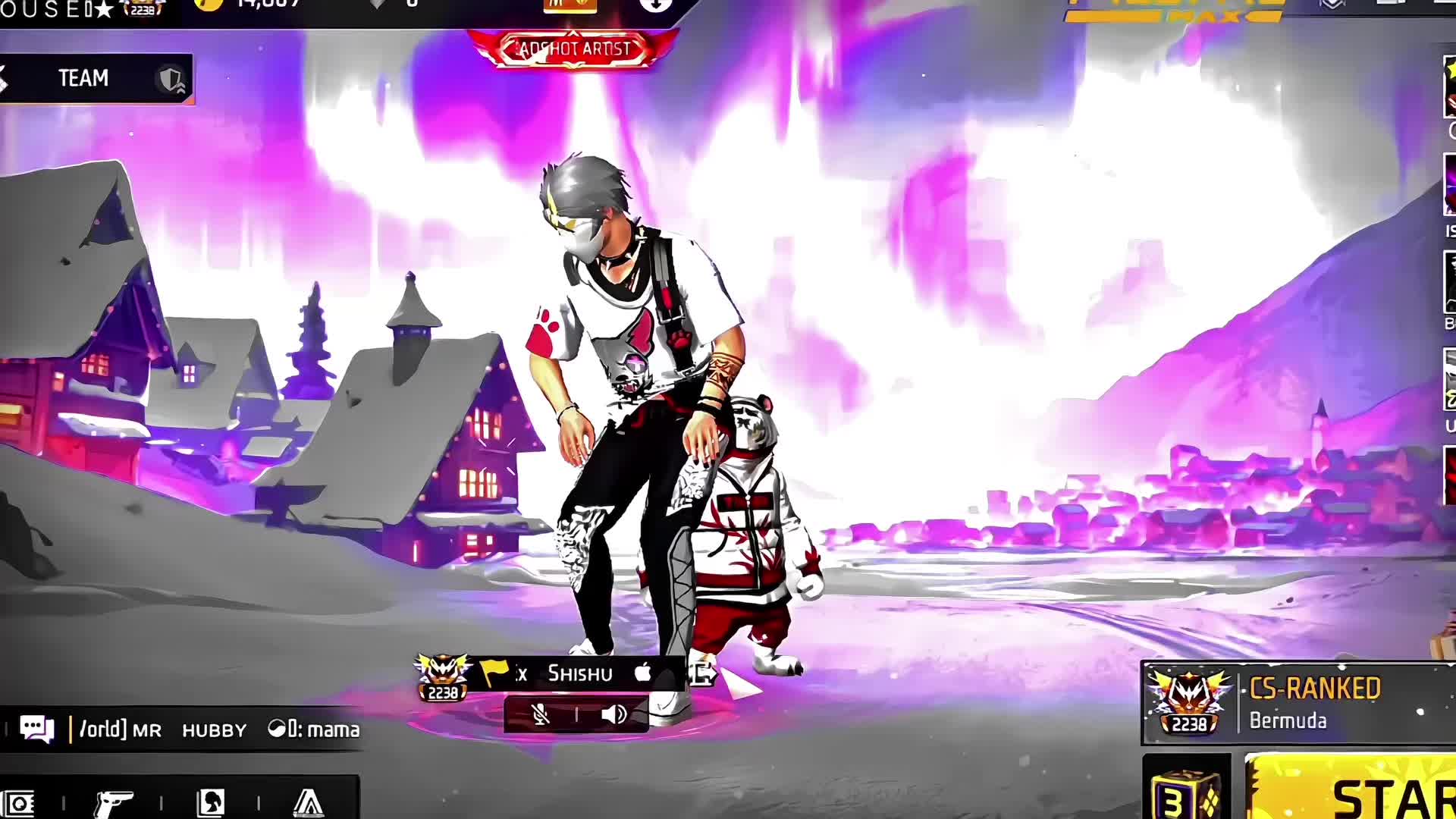Open the CS-Ranked Bermuda mode selector
This screenshot has height=819, width=1456.
tap(1298, 704)
